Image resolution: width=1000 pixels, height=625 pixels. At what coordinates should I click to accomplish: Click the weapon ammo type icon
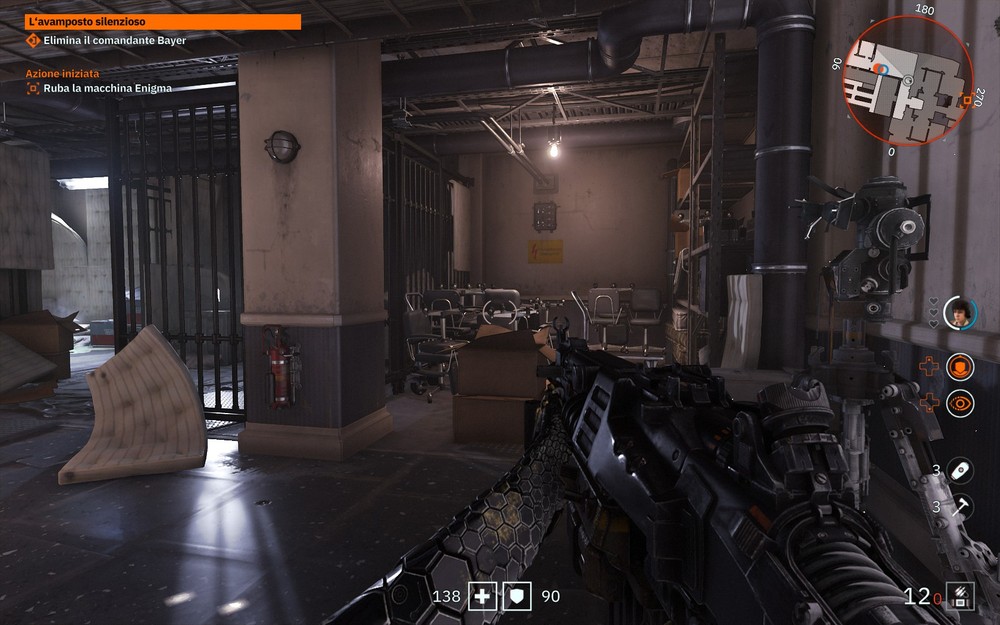click(960, 596)
